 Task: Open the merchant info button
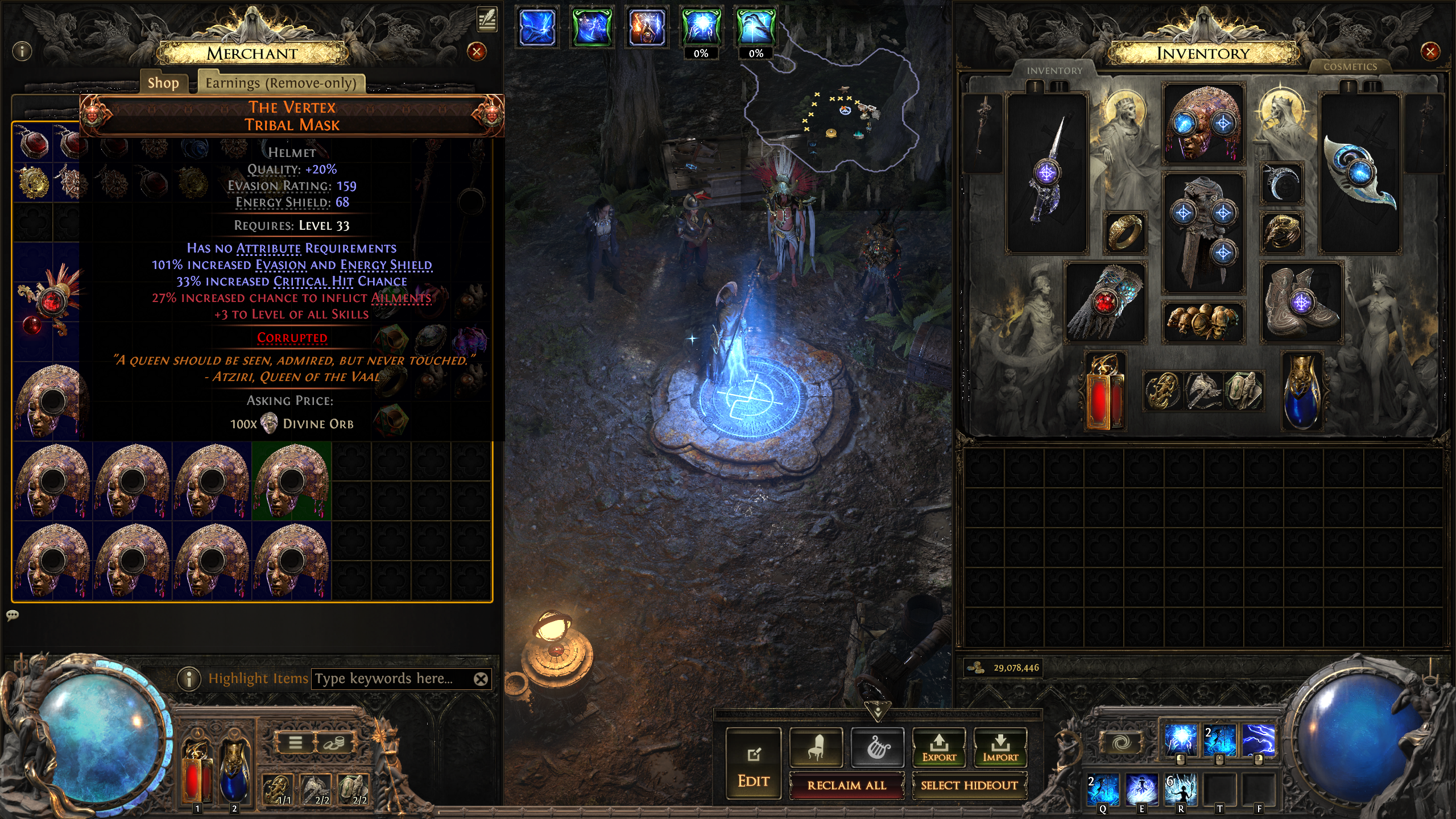pos(22,52)
